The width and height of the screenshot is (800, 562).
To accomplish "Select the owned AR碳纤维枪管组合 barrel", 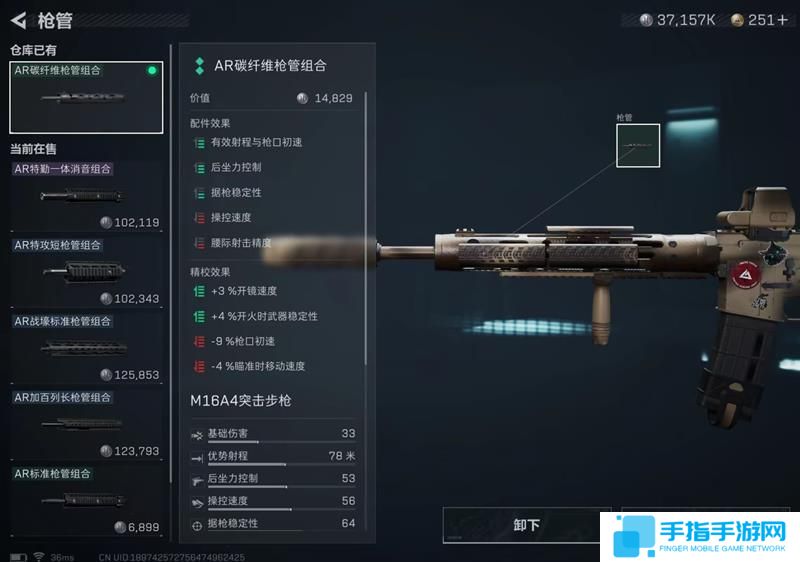I will click(x=86, y=97).
